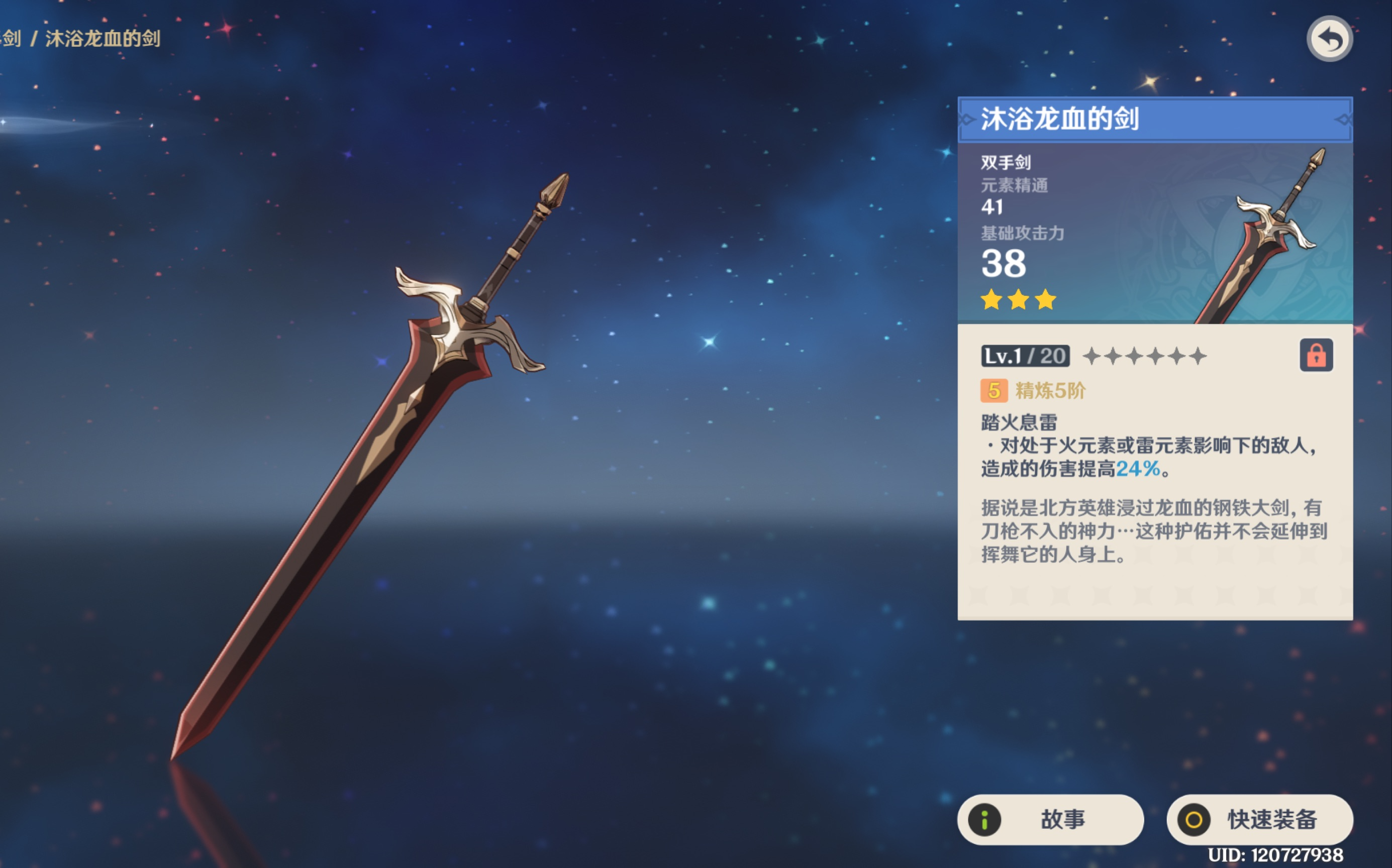This screenshot has height=868, width=1392.
Task: Select the 快速装备 quick equip button
Action: [1259, 819]
